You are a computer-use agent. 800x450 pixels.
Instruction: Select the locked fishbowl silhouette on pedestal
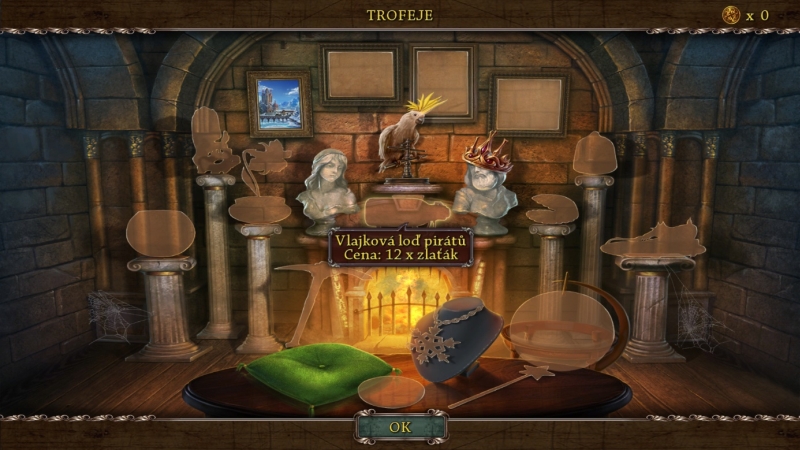161,233
